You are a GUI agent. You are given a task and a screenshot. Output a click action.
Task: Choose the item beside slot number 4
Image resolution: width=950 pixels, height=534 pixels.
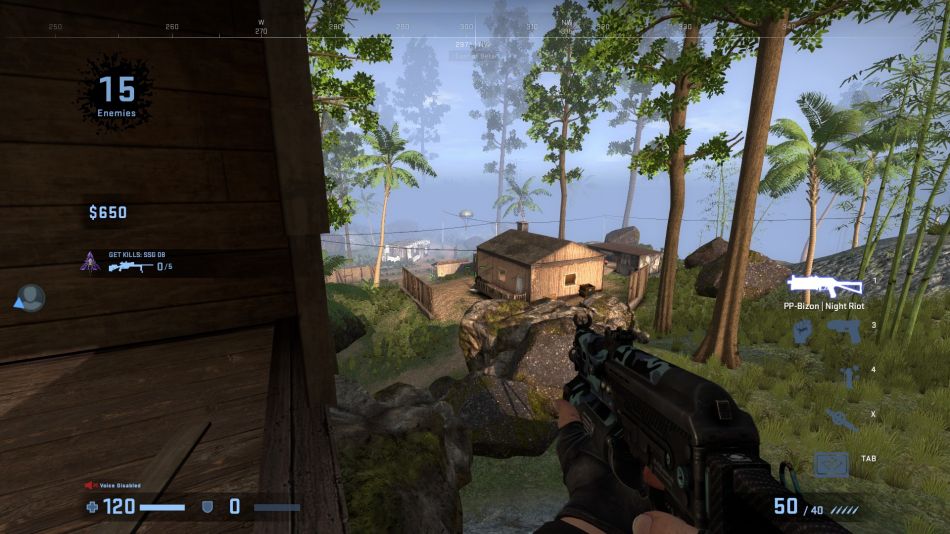pos(849,376)
